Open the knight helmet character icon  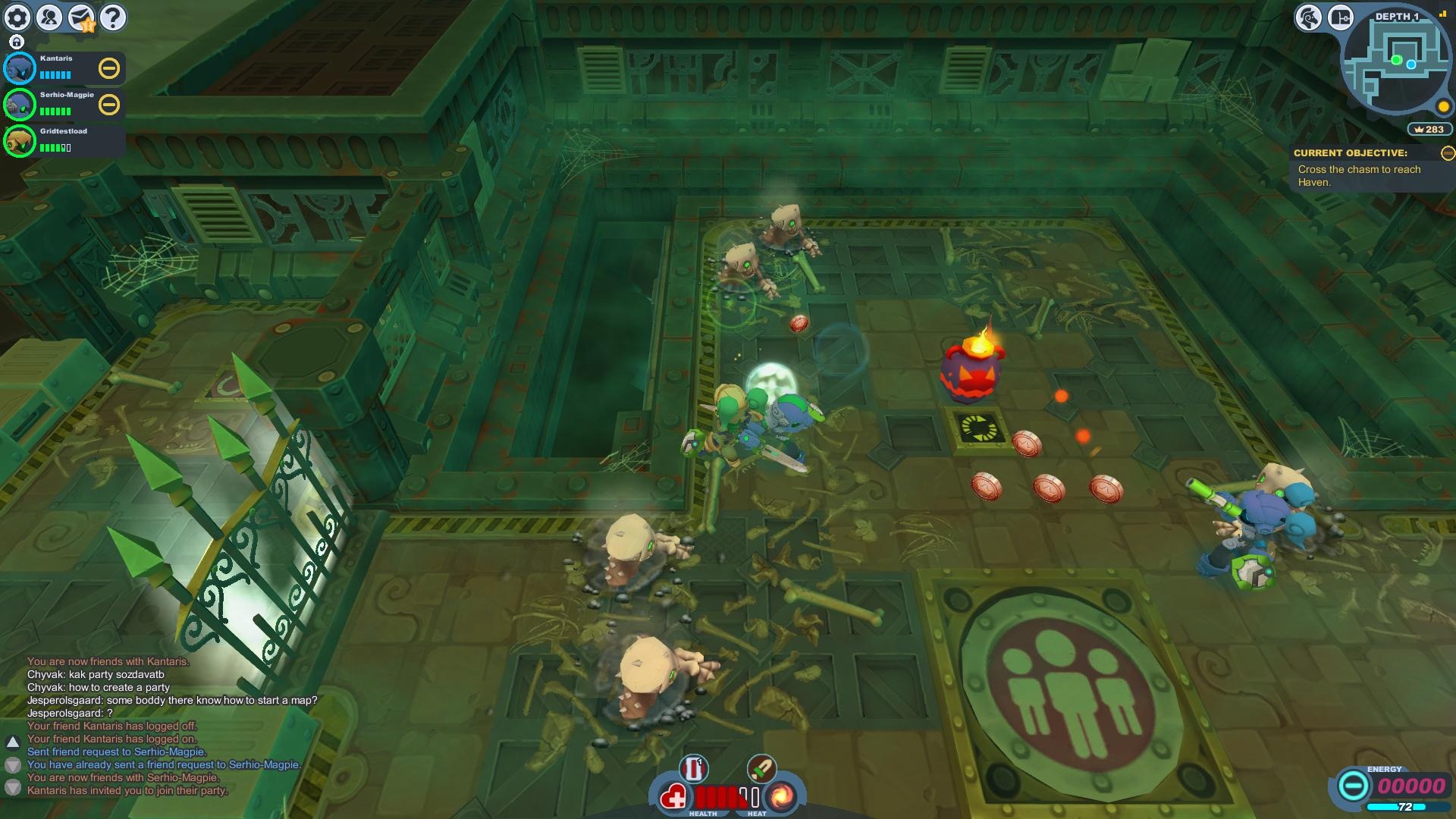pos(1308,17)
